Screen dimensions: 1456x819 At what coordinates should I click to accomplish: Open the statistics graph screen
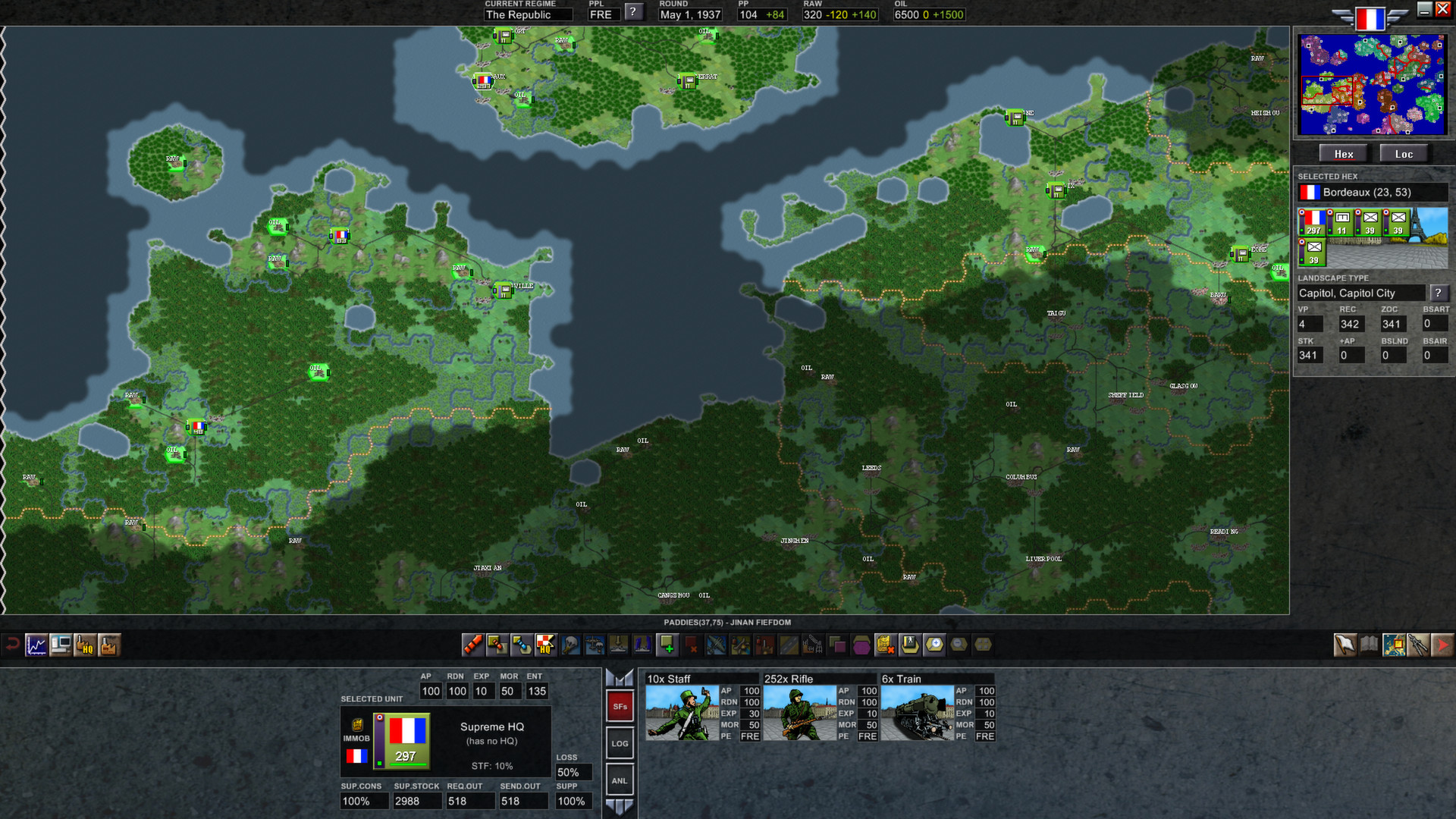36,646
